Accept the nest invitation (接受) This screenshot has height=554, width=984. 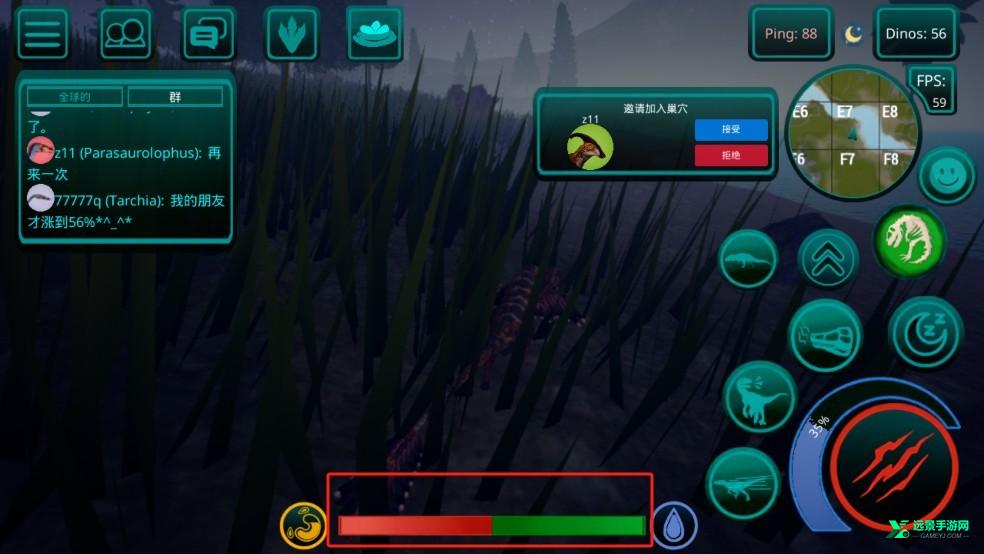(731, 130)
